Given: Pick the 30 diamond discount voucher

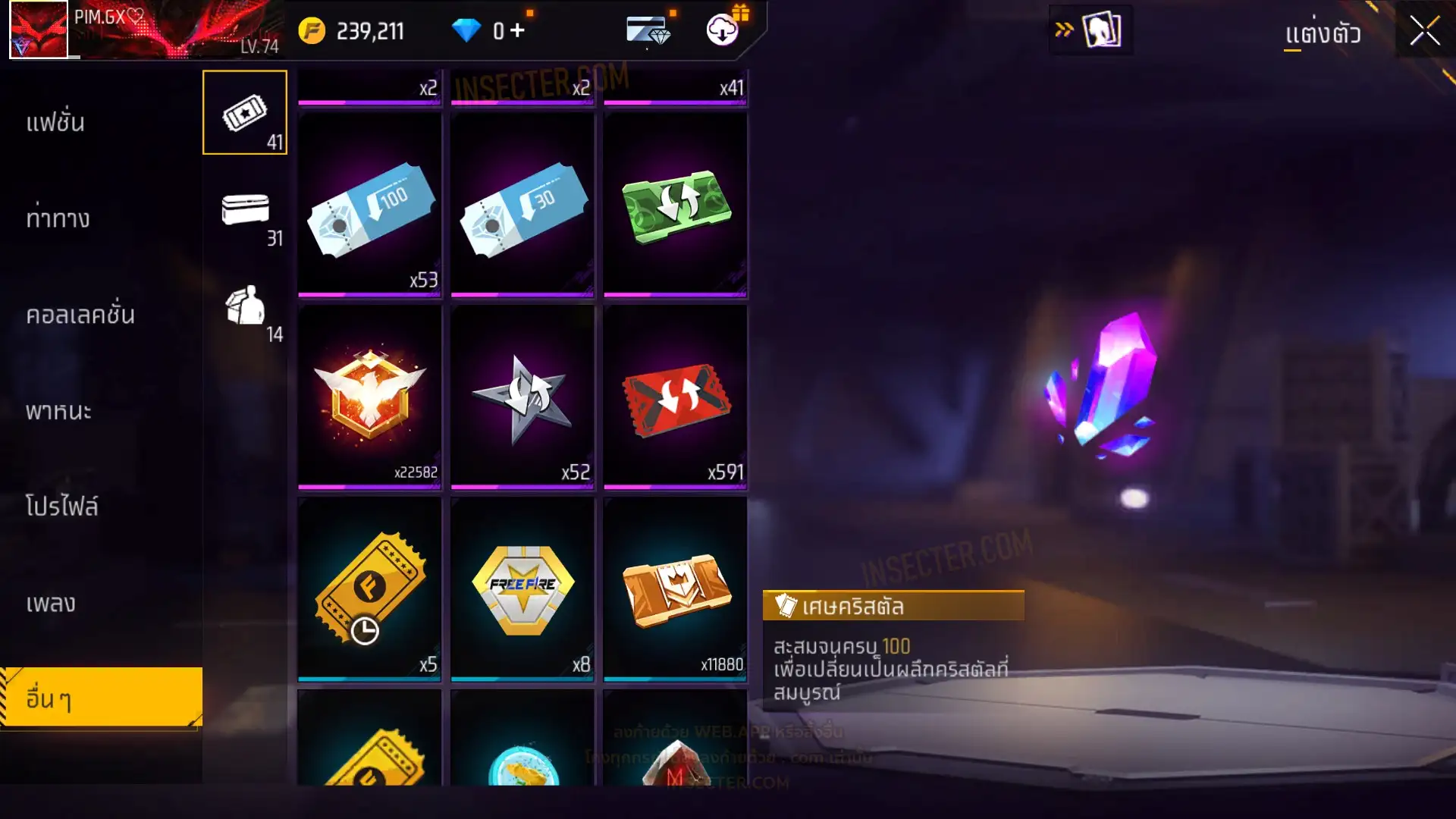Looking at the screenshot, I should [x=522, y=206].
